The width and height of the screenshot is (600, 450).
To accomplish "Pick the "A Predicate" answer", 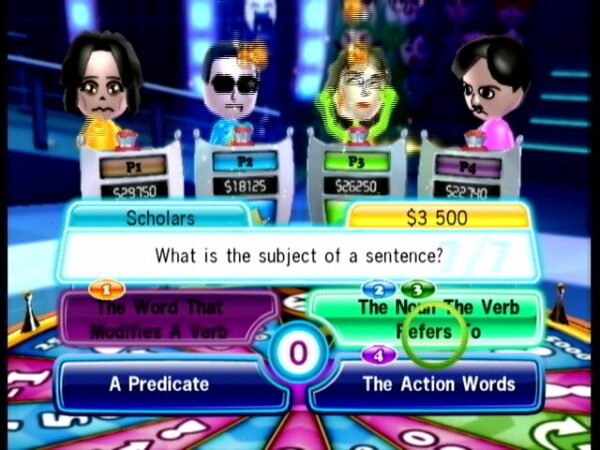I will (x=160, y=384).
